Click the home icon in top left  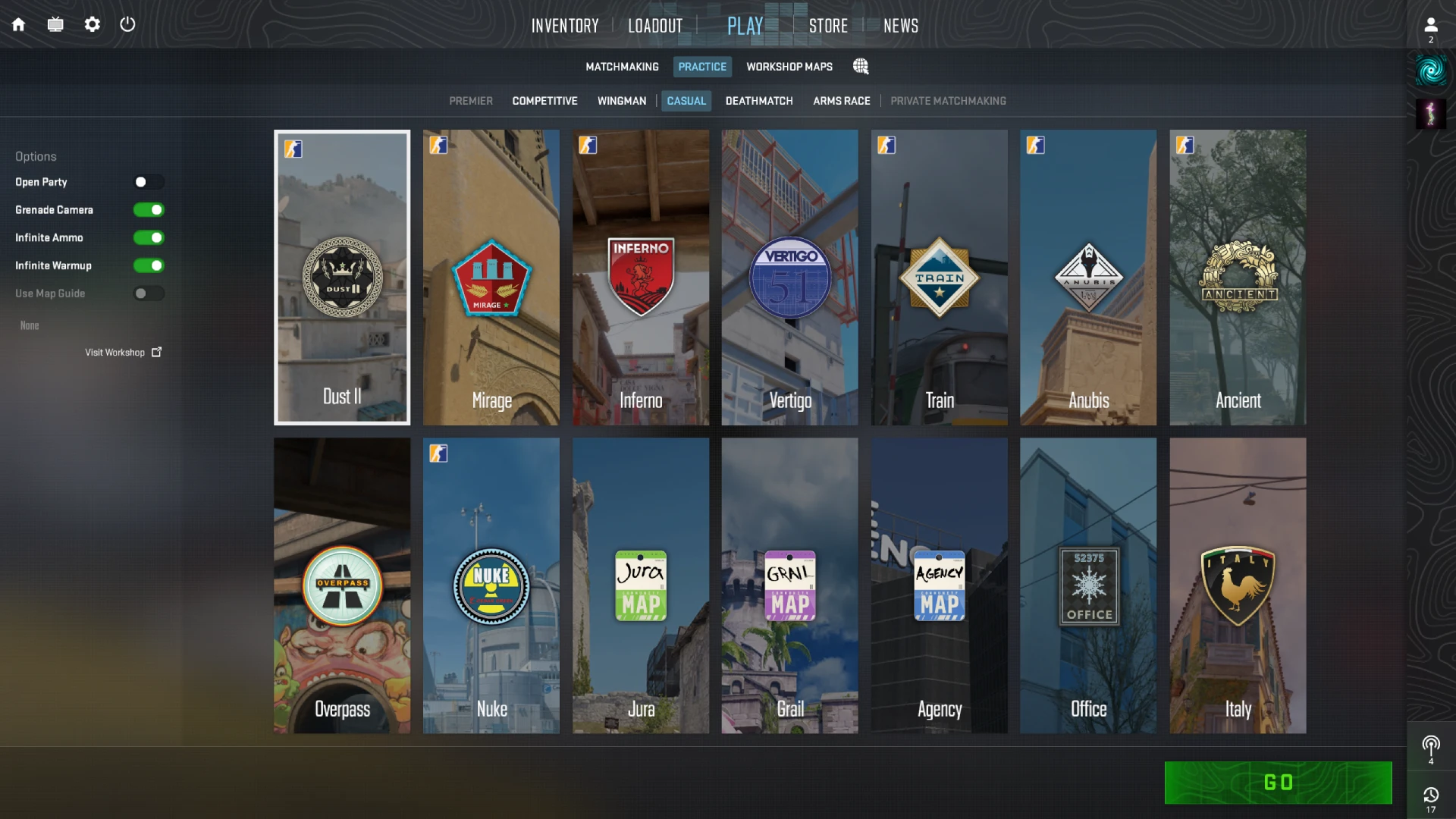[x=18, y=24]
